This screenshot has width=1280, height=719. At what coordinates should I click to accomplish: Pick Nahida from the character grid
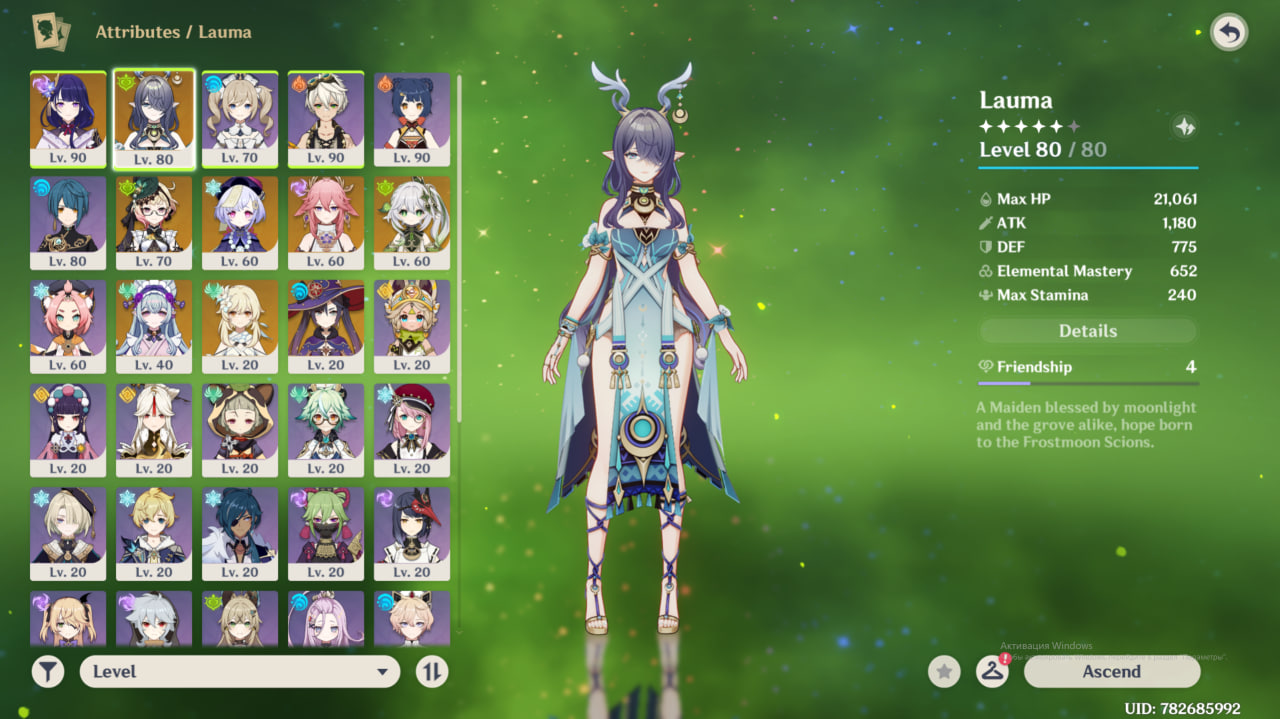click(412, 222)
